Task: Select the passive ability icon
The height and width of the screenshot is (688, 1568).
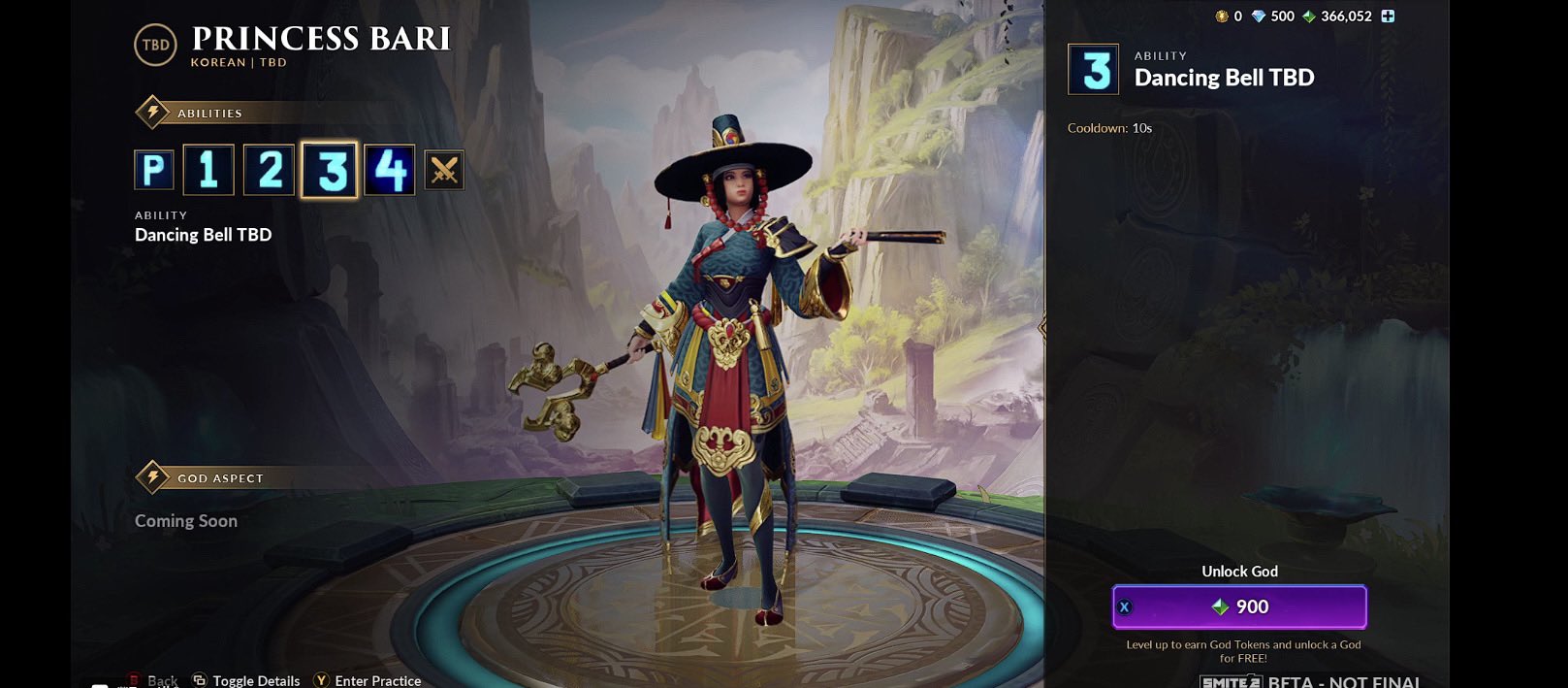Action: coord(153,170)
